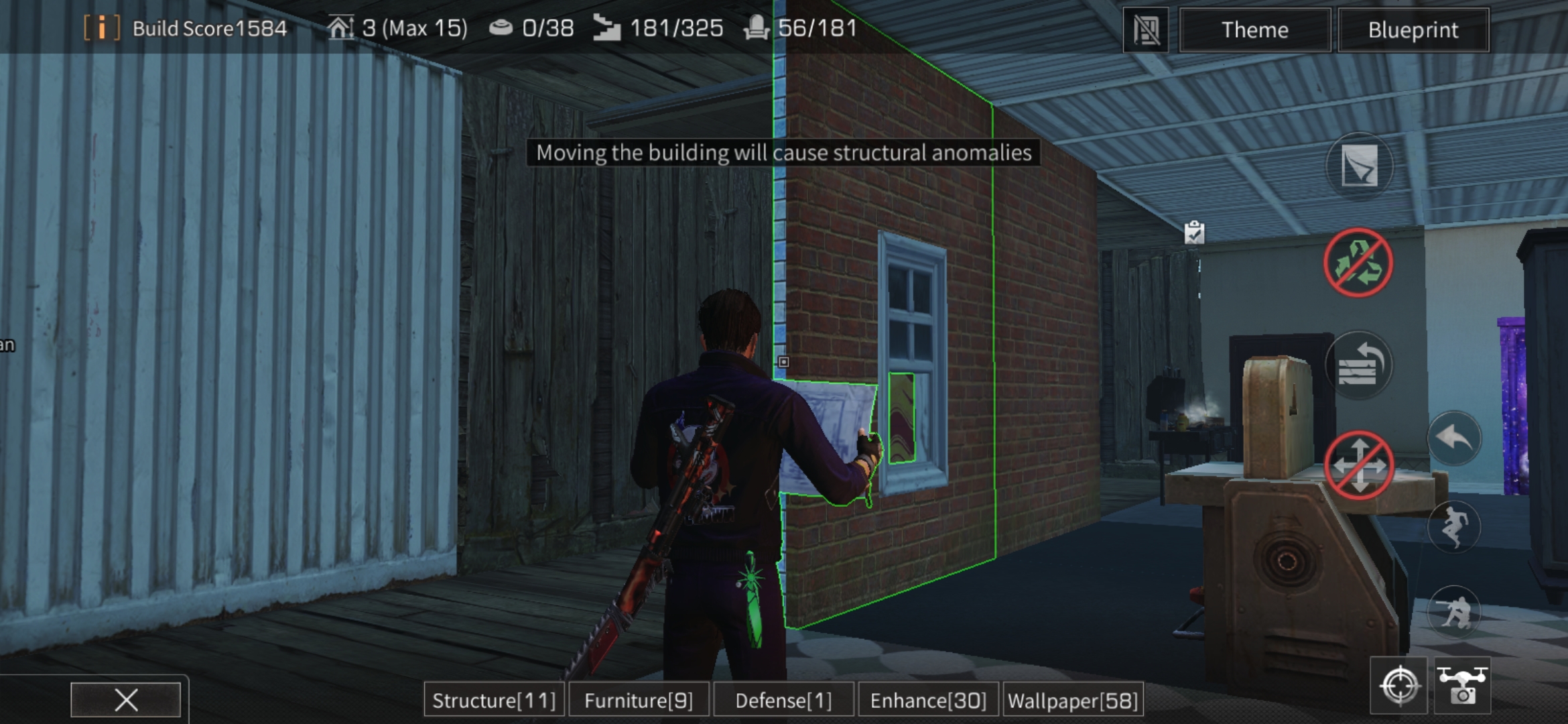Open the clipboard checklist icon
Image resolution: width=1568 pixels, height=724 pixels.
[1195, 231]
